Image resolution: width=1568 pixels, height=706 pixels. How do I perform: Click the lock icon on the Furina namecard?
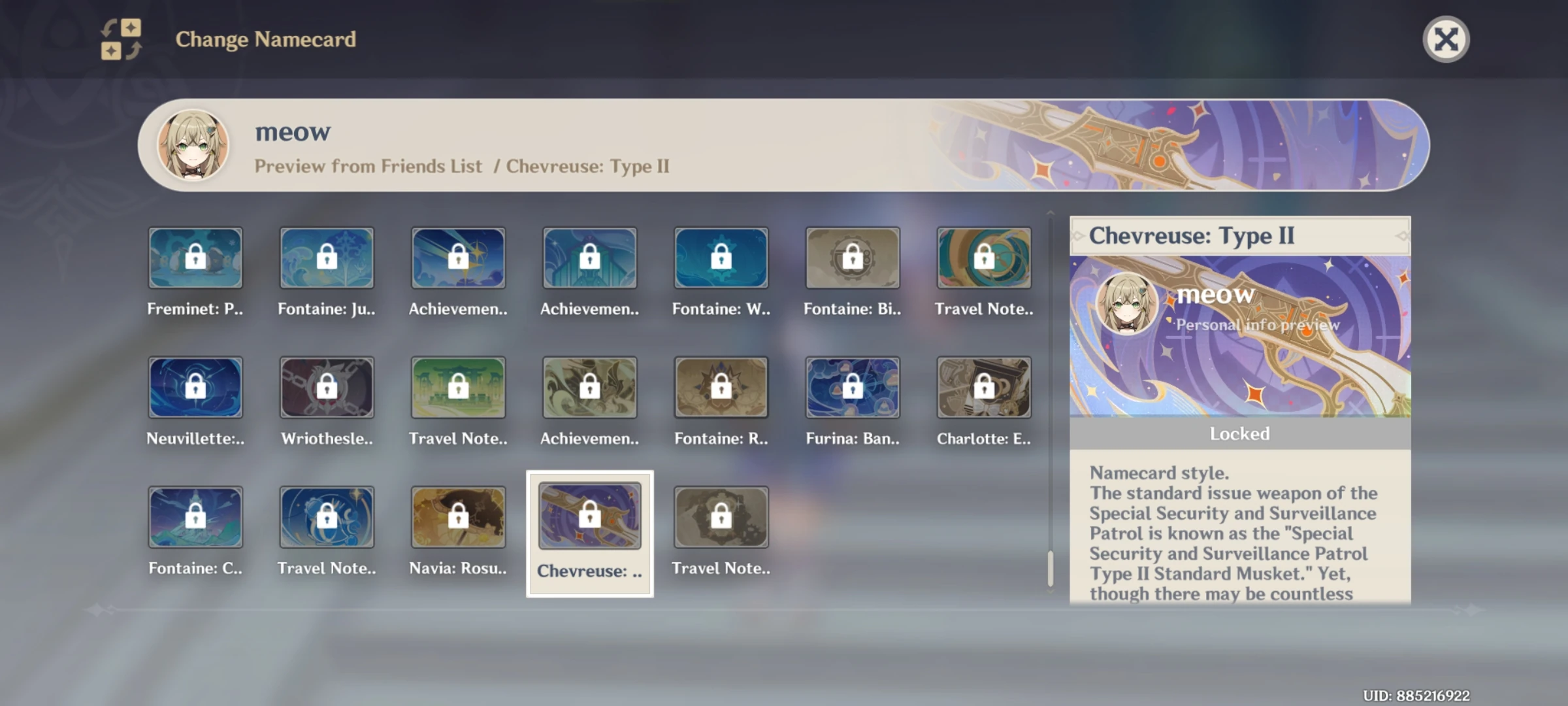coord(853,387)
